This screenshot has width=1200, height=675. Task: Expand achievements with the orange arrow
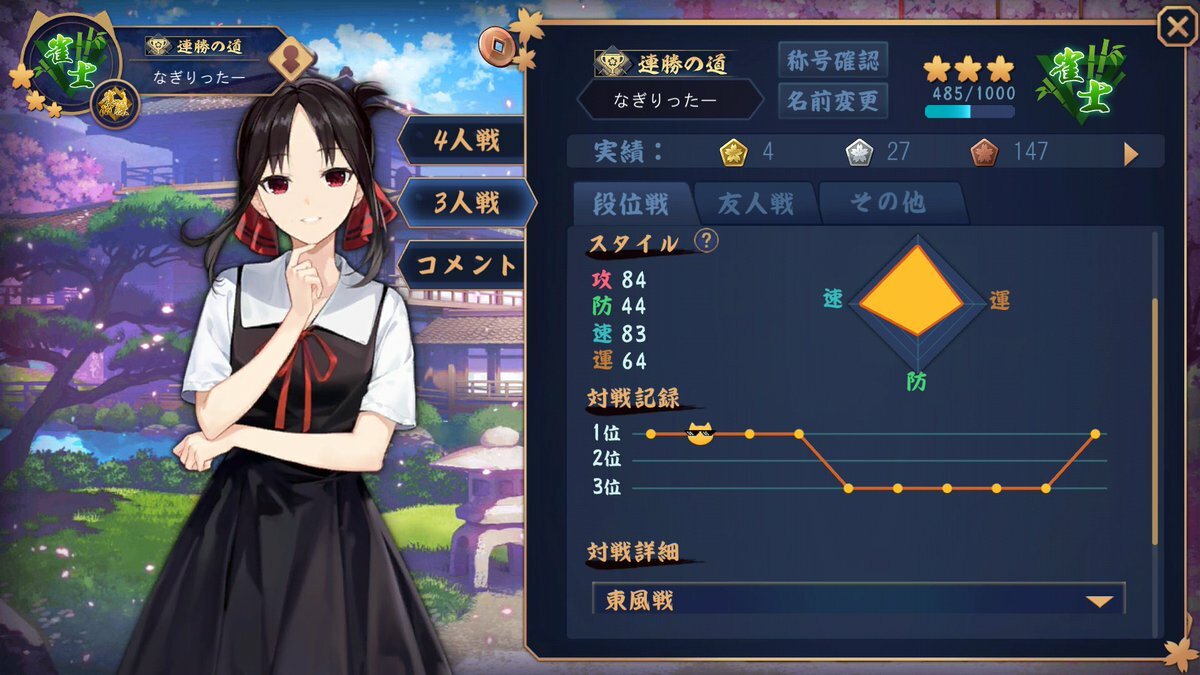(1131, 153)
